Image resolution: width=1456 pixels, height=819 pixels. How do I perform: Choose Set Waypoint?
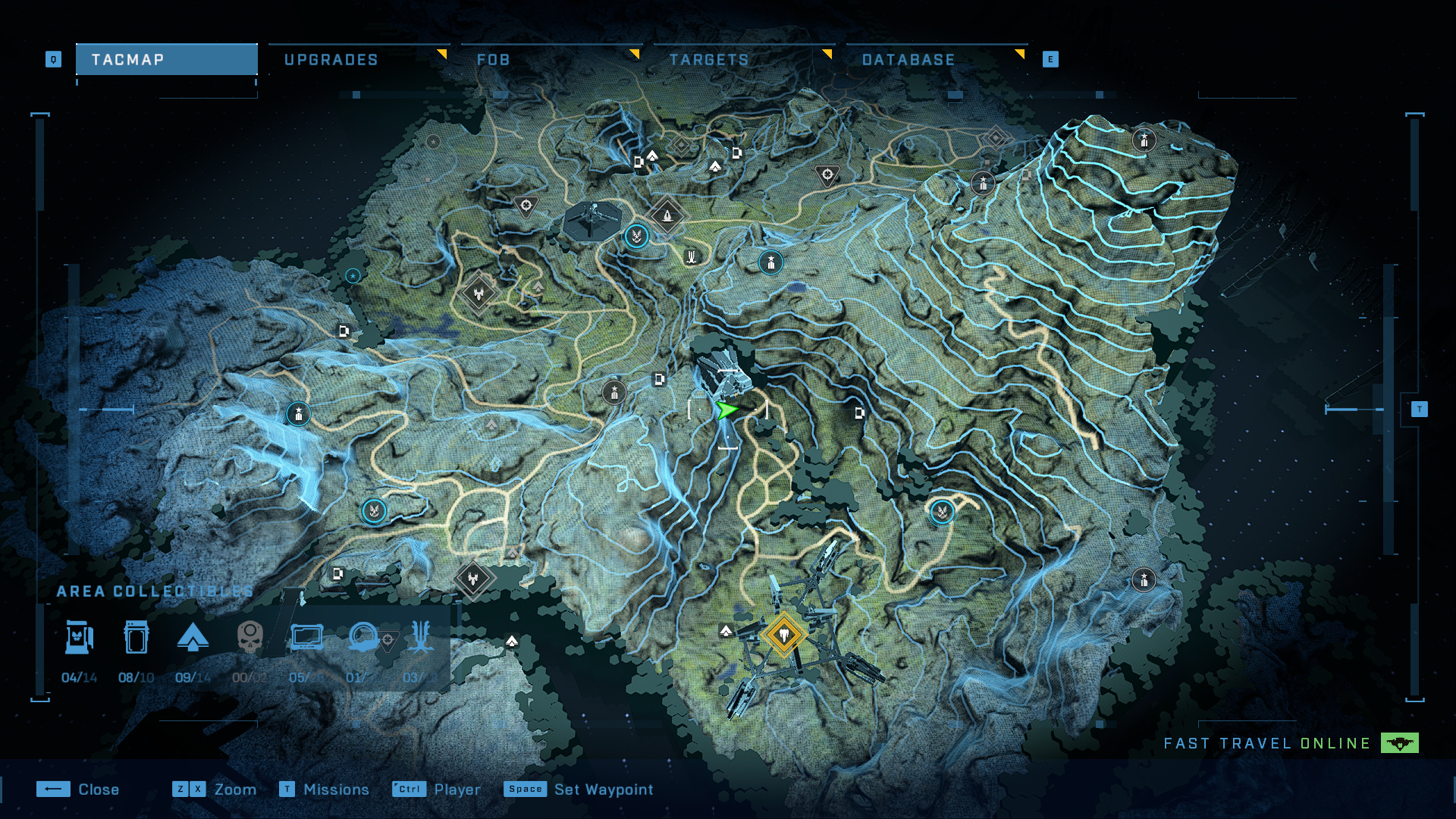click(578, 789)
